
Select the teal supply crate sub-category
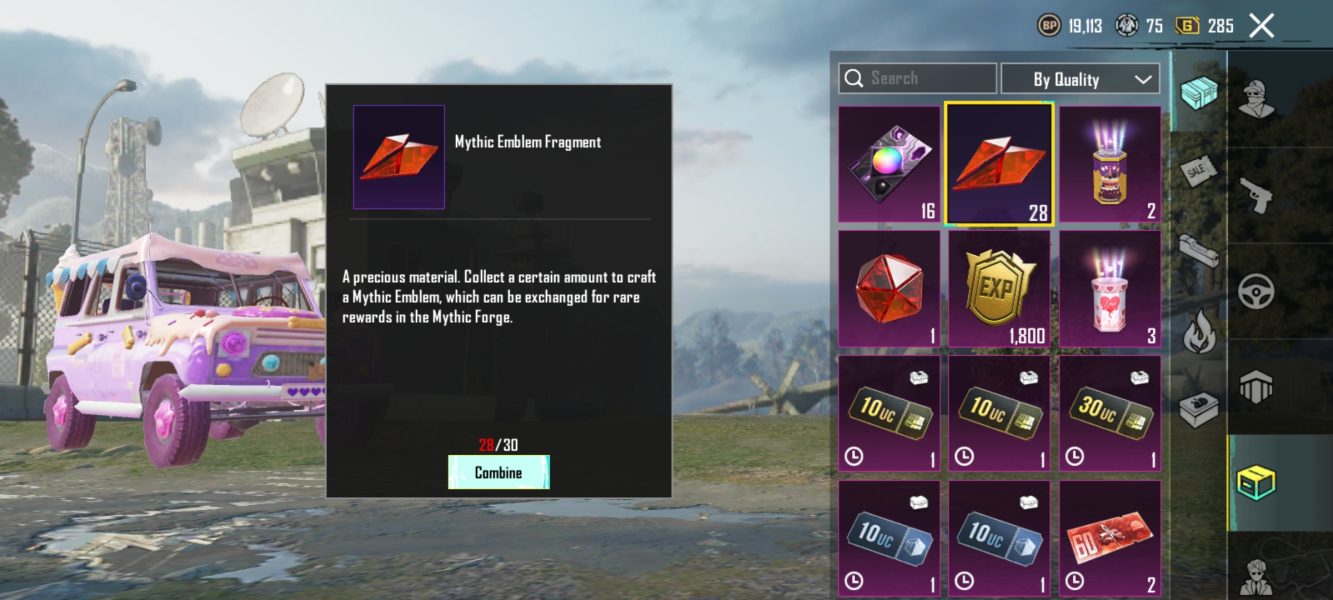pos(1198,93)
